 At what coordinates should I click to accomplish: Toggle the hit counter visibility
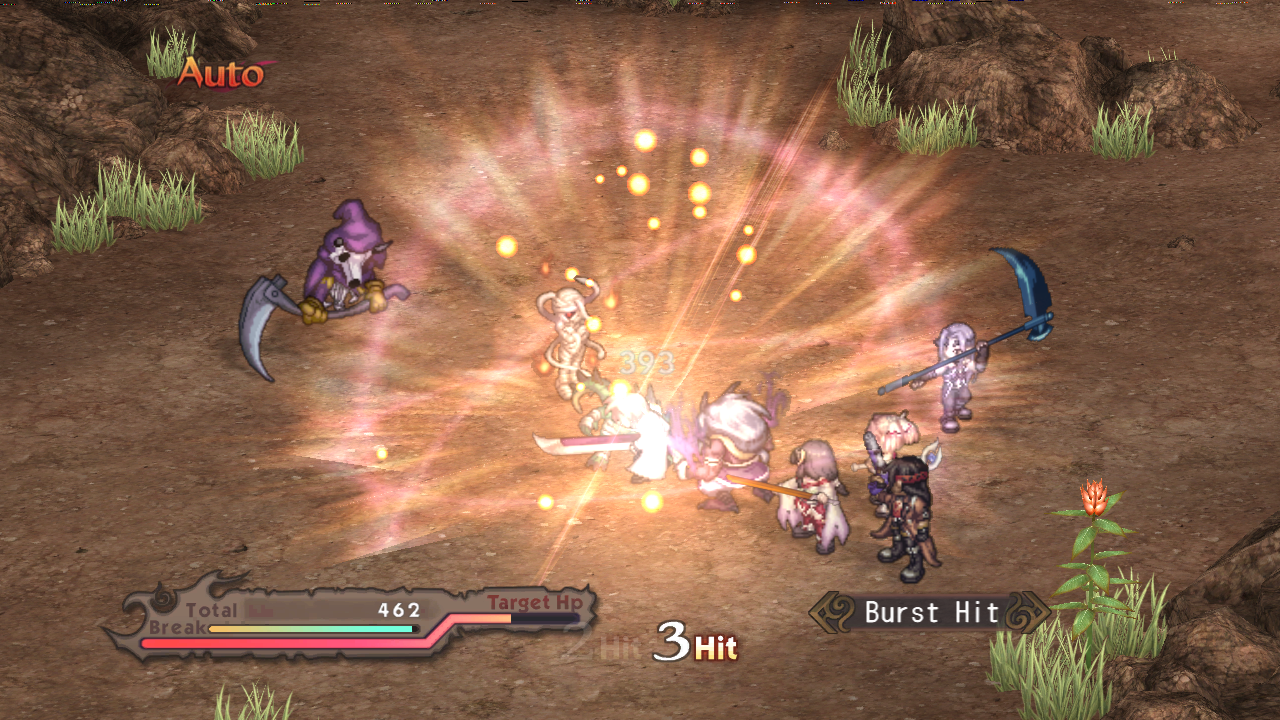point(694,640)
